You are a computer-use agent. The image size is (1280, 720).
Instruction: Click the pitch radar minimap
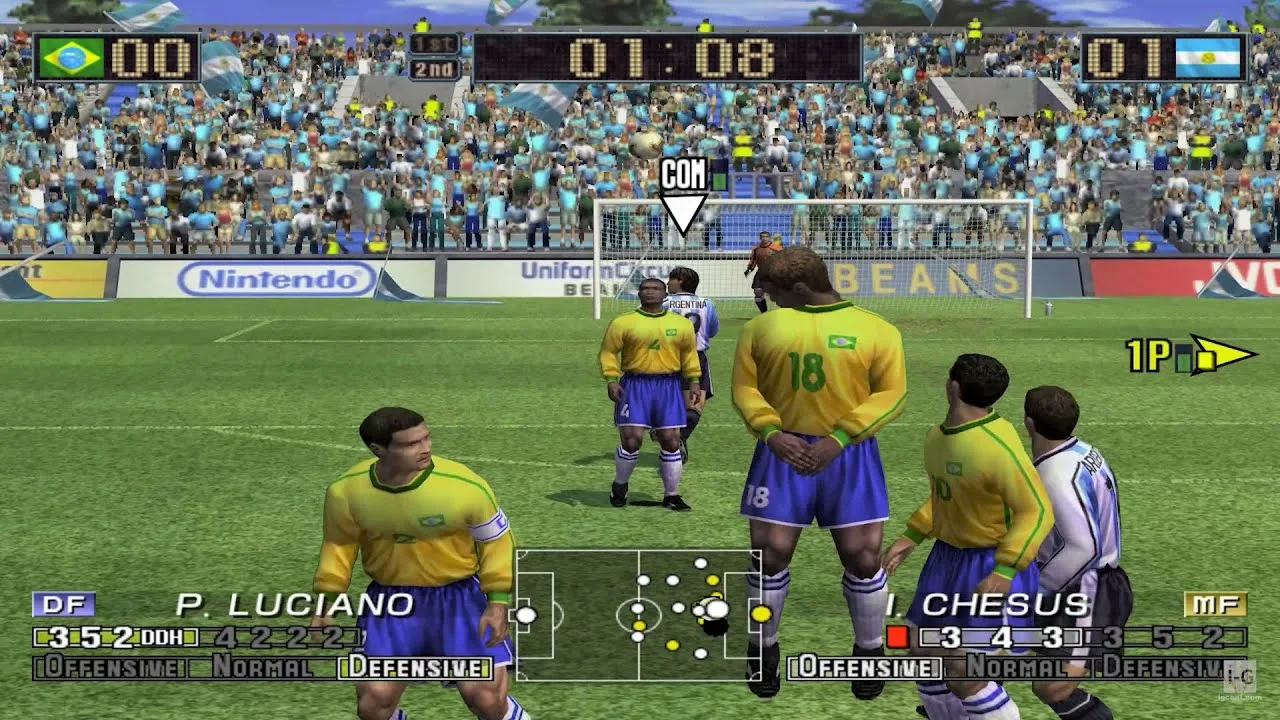click(638, 614)
